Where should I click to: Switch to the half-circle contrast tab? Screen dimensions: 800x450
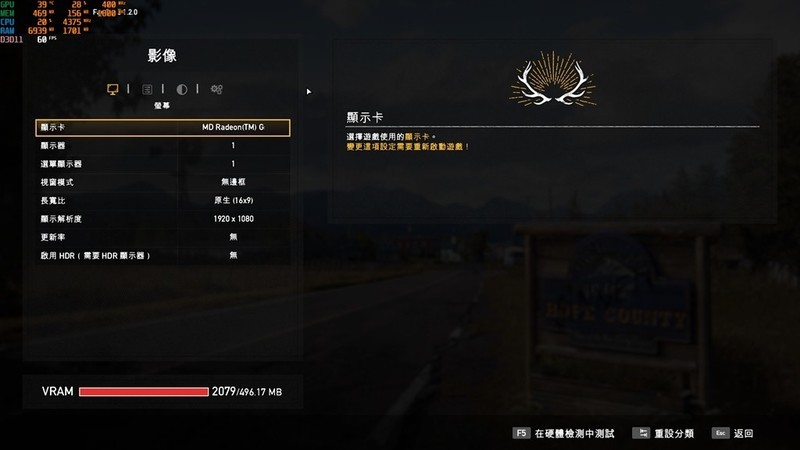tap(182, 89)
